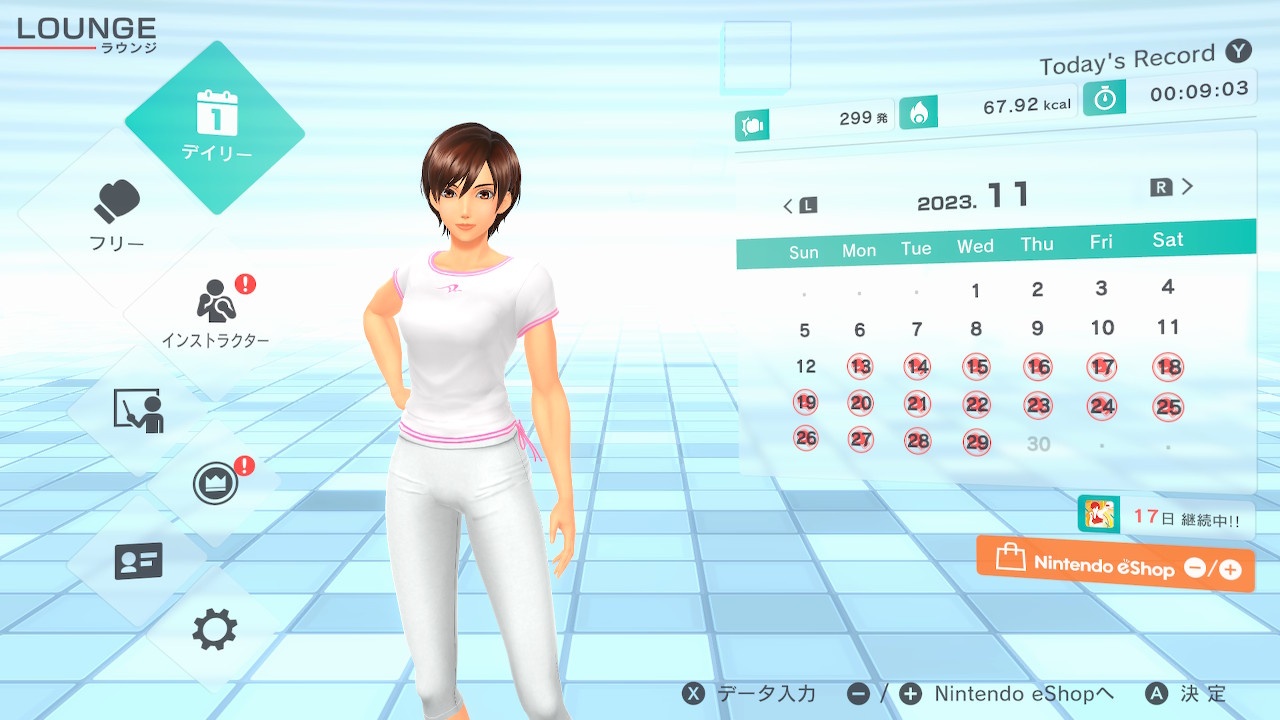Open the gear settings menu
This screenshot has height=720, width=1280.
point(215,630)
